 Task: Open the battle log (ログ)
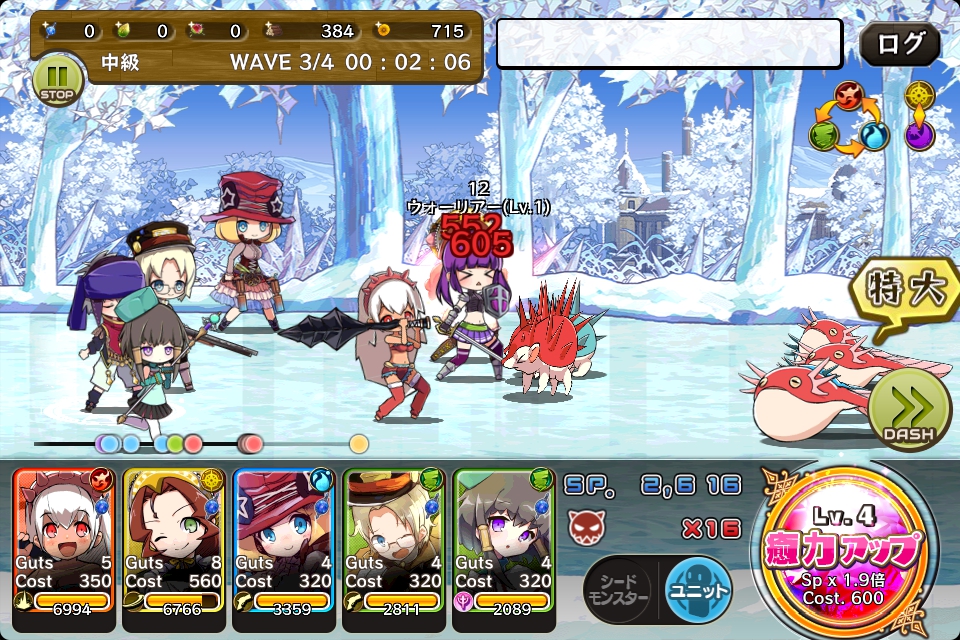(899, 44)
